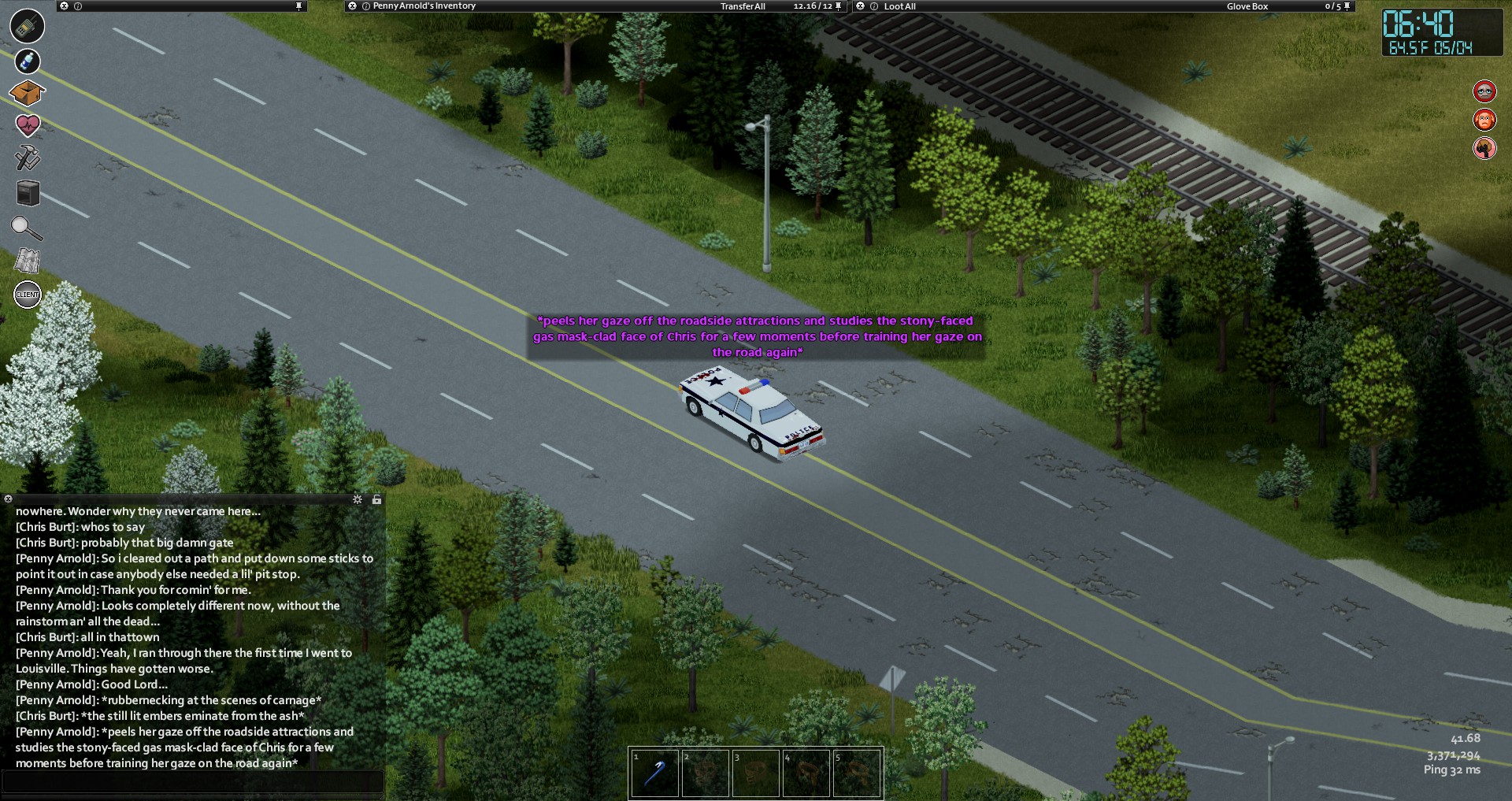Click the round CLIENT button
The width and height of the screenshot is (1512, 801).
tap(28, 295)
